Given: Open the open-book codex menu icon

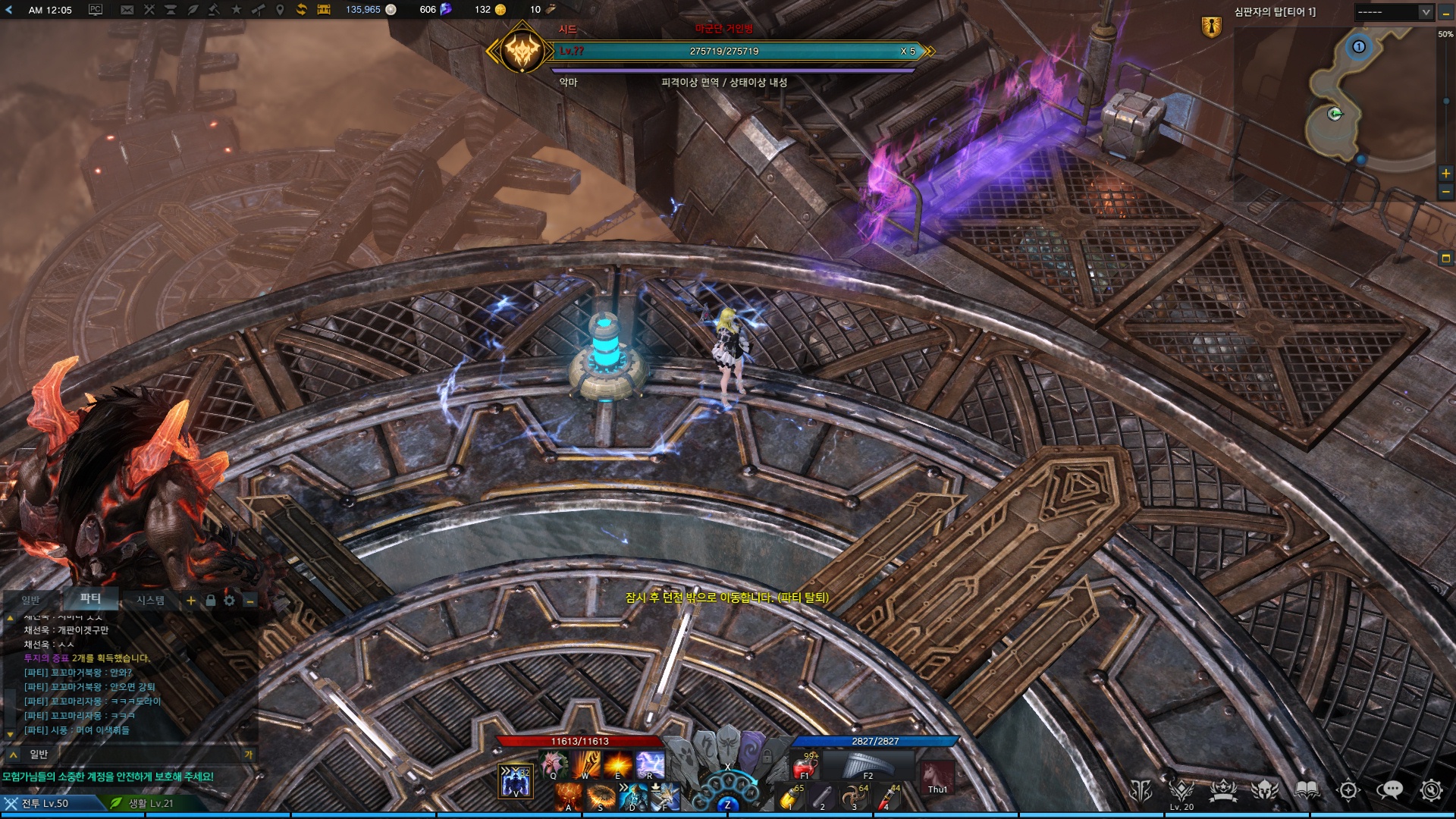Looking at the screenshot, I should tap(1307, 791).
